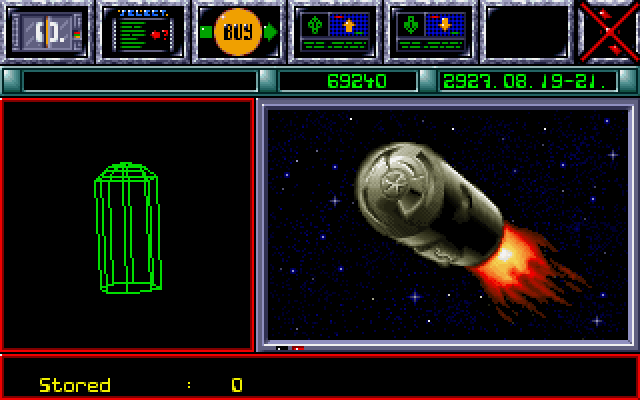
Task: Choose the down-arrow transfer icon
Action: pyautogui.click(x=430, y=31)
